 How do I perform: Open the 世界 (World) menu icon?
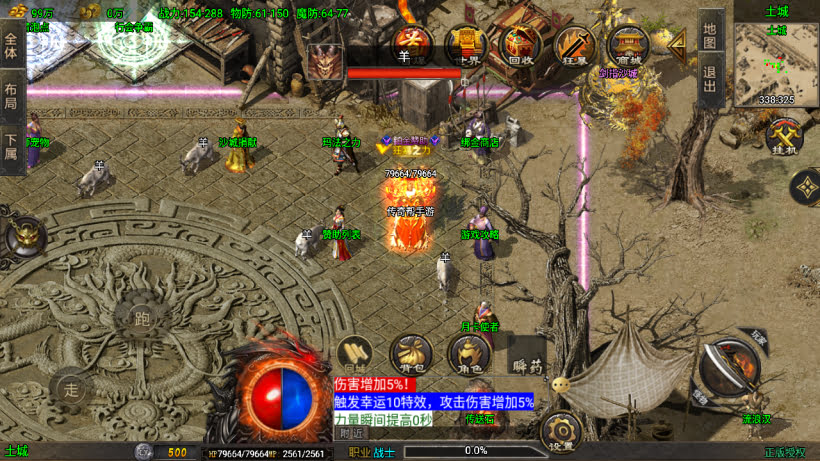click(x=465, y=44)
